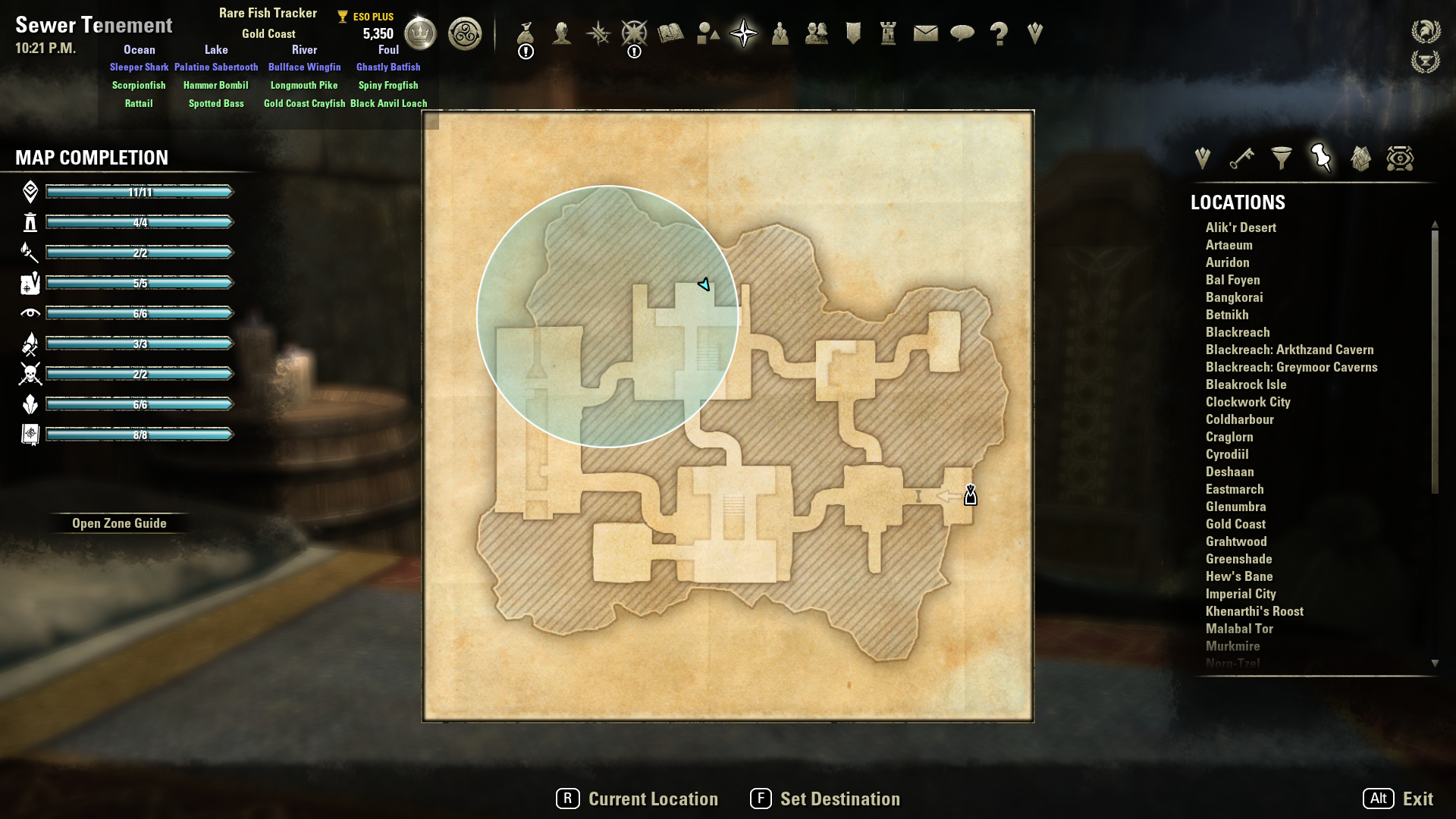Click the locations list down scroll arrow

(1435, 664)
